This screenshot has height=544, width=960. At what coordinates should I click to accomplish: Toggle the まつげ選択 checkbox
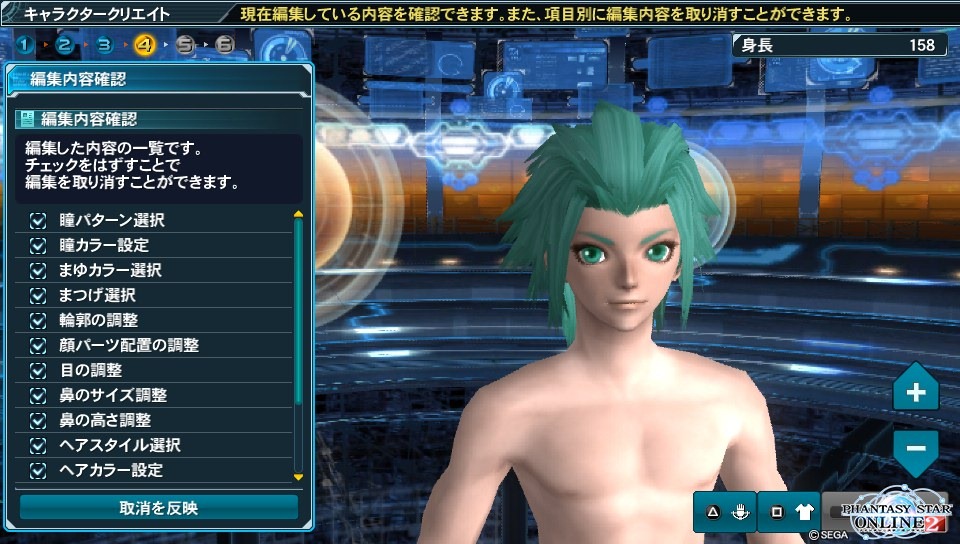[x=39, y=295]
